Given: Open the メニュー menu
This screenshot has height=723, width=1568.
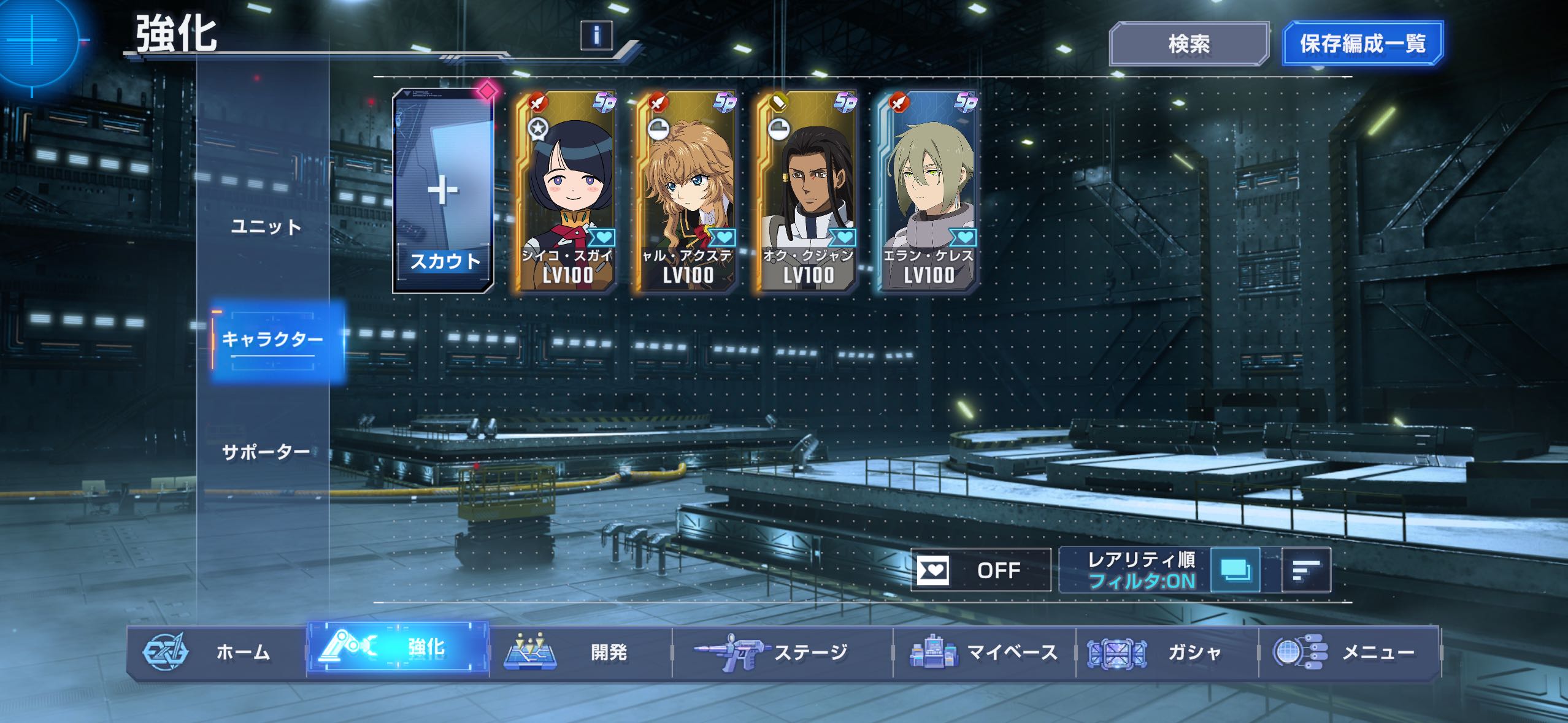Looking at the screenshot, I should point(1350,652).
